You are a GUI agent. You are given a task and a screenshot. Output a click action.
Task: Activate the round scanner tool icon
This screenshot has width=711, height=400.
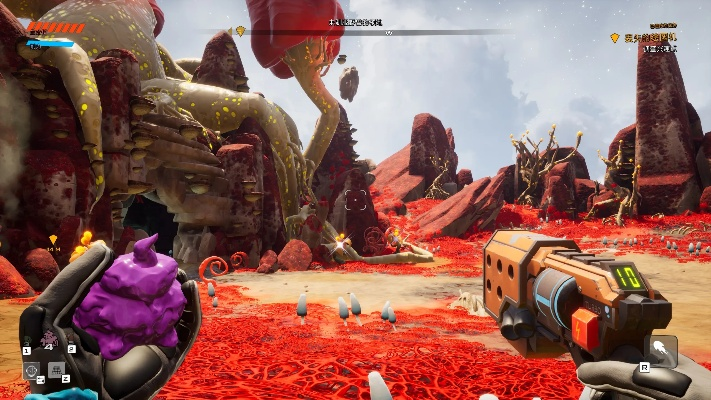coord(31,370)
